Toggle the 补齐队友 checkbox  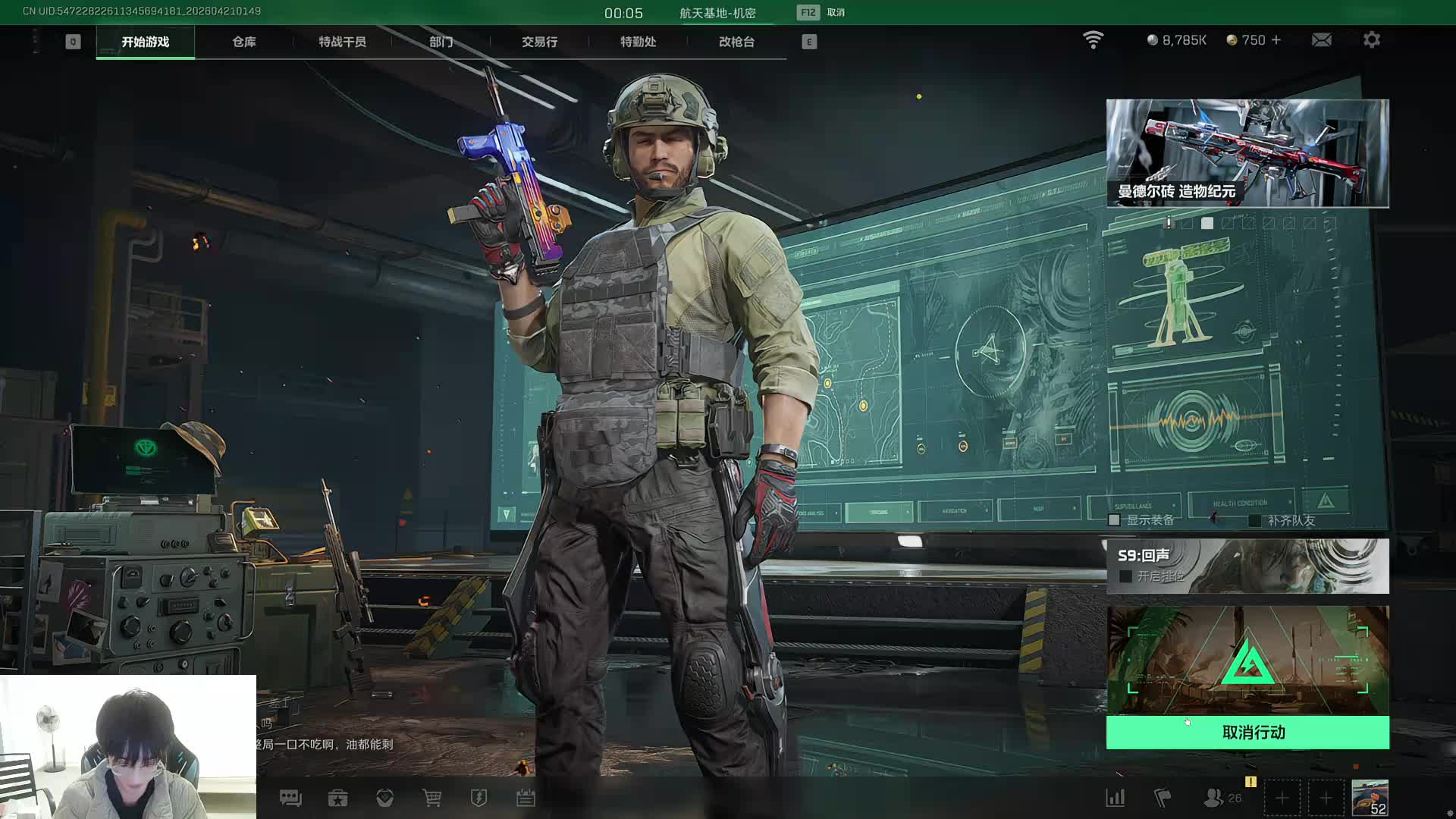pyautogui.click(x=1255, y=520)
